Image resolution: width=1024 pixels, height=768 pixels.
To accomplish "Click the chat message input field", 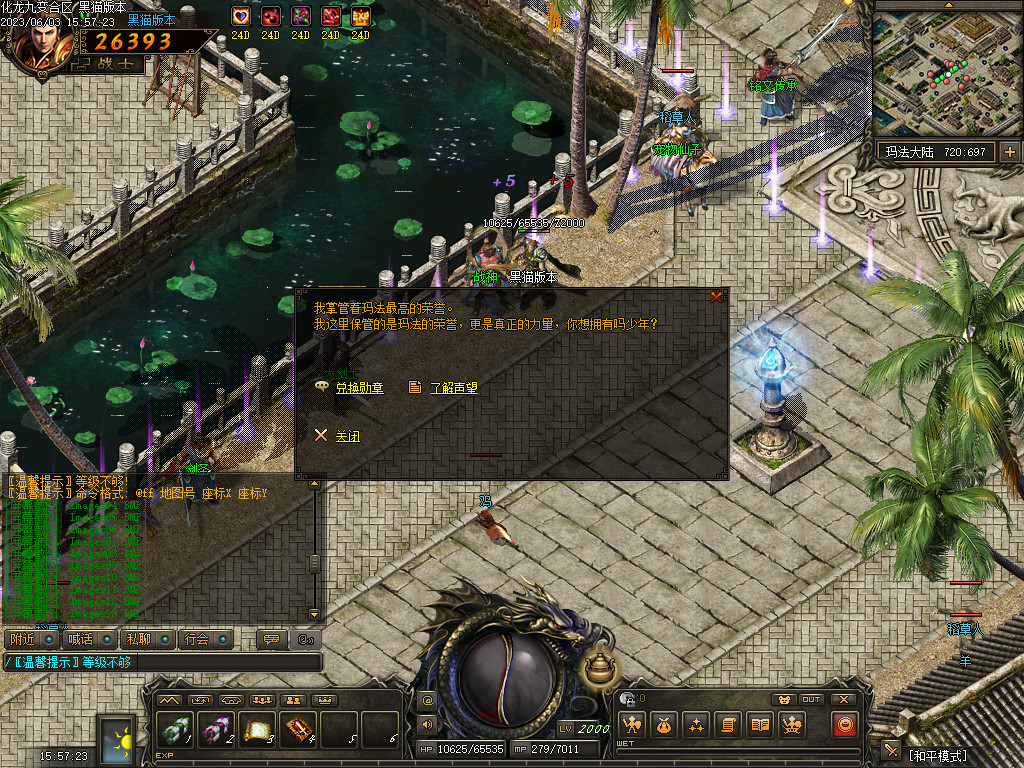I will 165,662.
